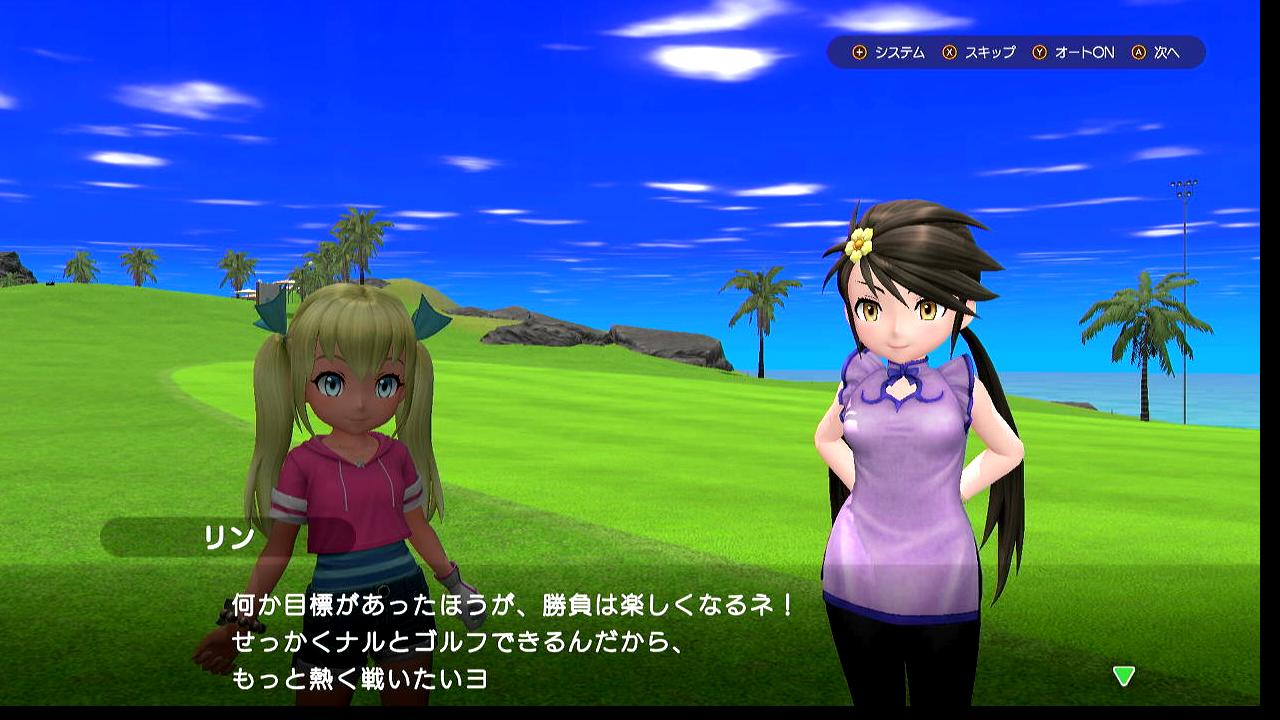Click the green continue arrow
The width and height of the screenshot is (1280, 720).
(x=1124, y=676)
